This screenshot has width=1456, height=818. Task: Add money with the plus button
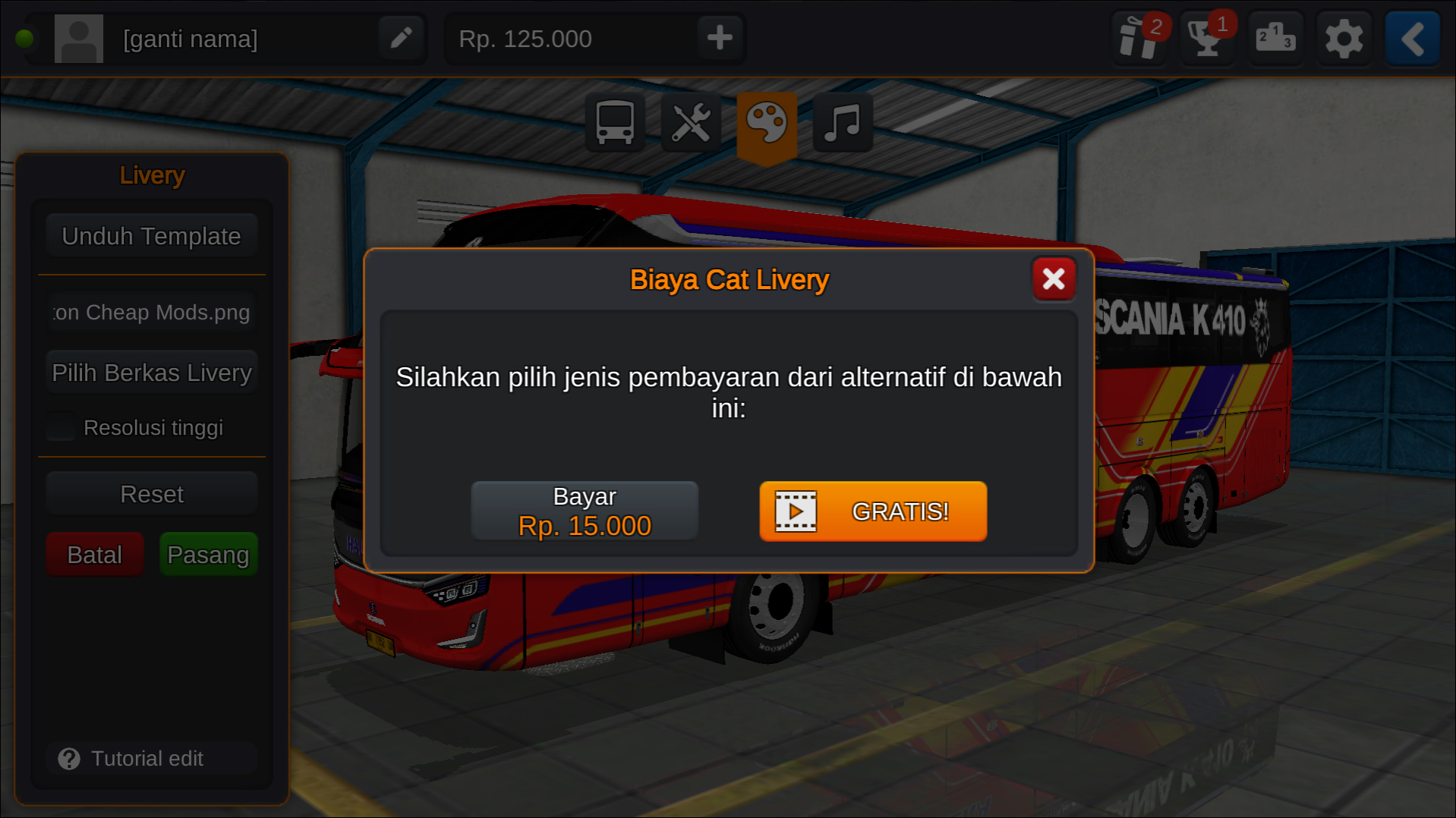tap(718, 38)
